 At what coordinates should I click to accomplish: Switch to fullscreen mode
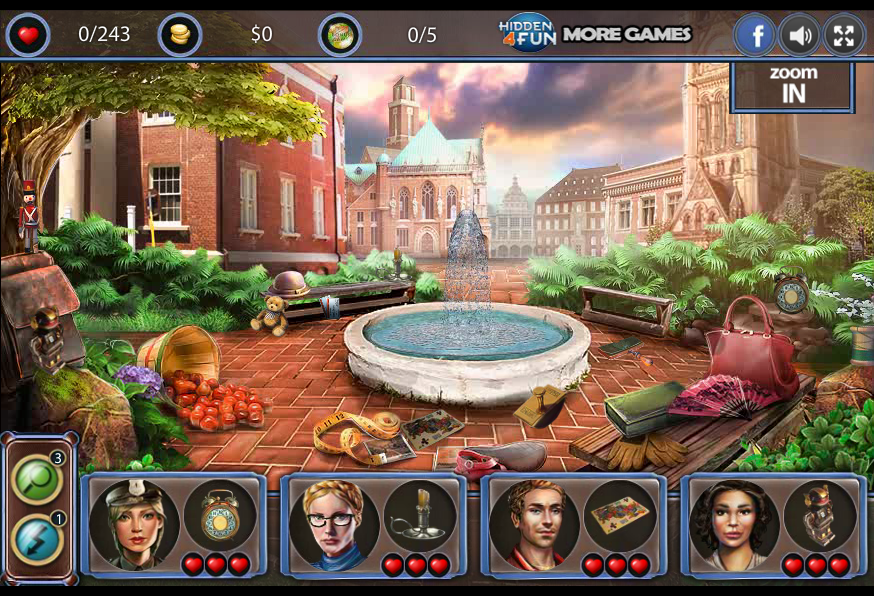coord(844,36)
